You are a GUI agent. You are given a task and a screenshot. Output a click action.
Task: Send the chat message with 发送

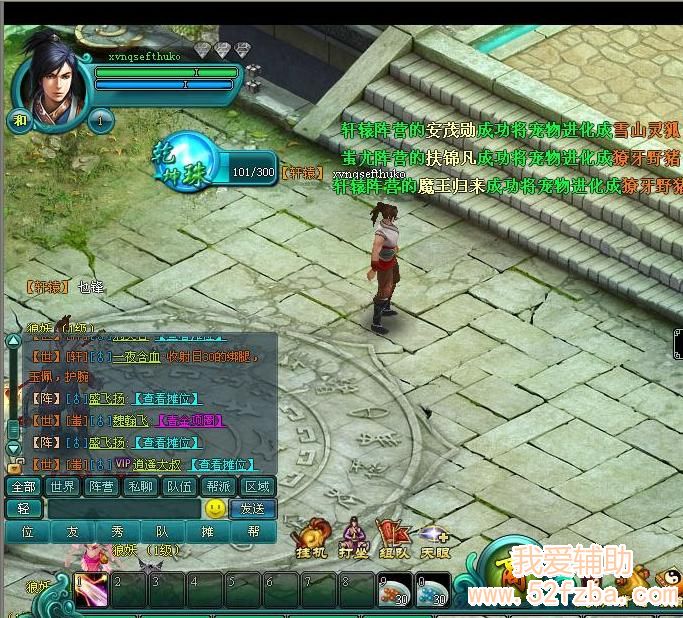[x=252, y=509]
